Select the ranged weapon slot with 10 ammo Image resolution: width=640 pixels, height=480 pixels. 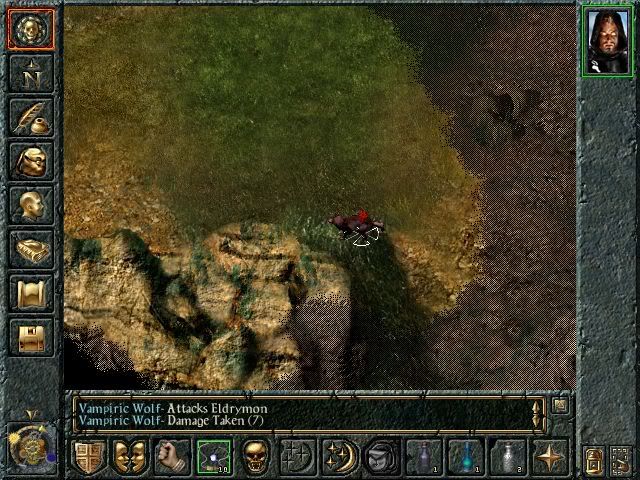[213, 458]
